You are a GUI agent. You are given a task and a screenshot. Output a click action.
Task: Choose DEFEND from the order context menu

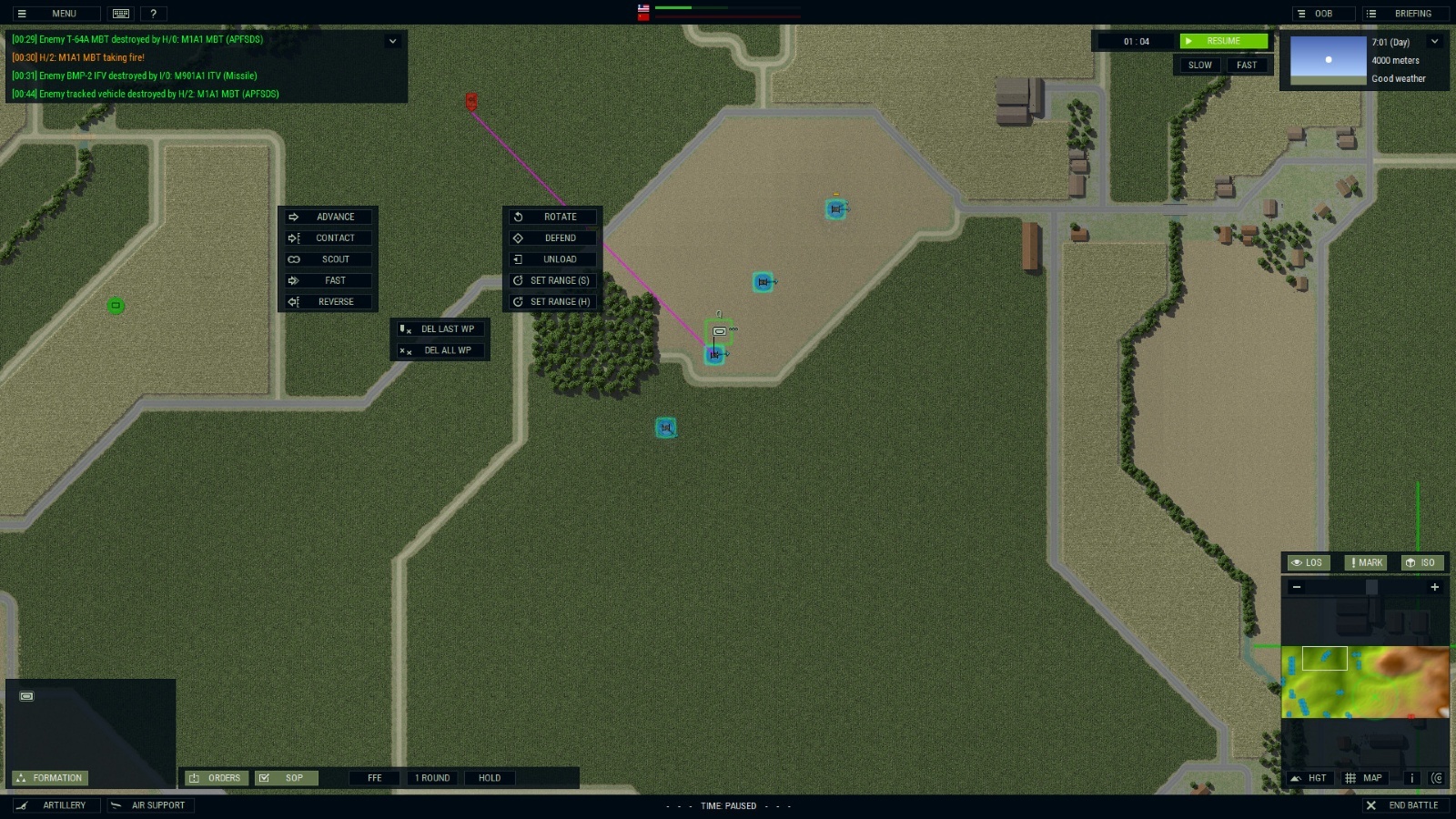pos(552,238)
